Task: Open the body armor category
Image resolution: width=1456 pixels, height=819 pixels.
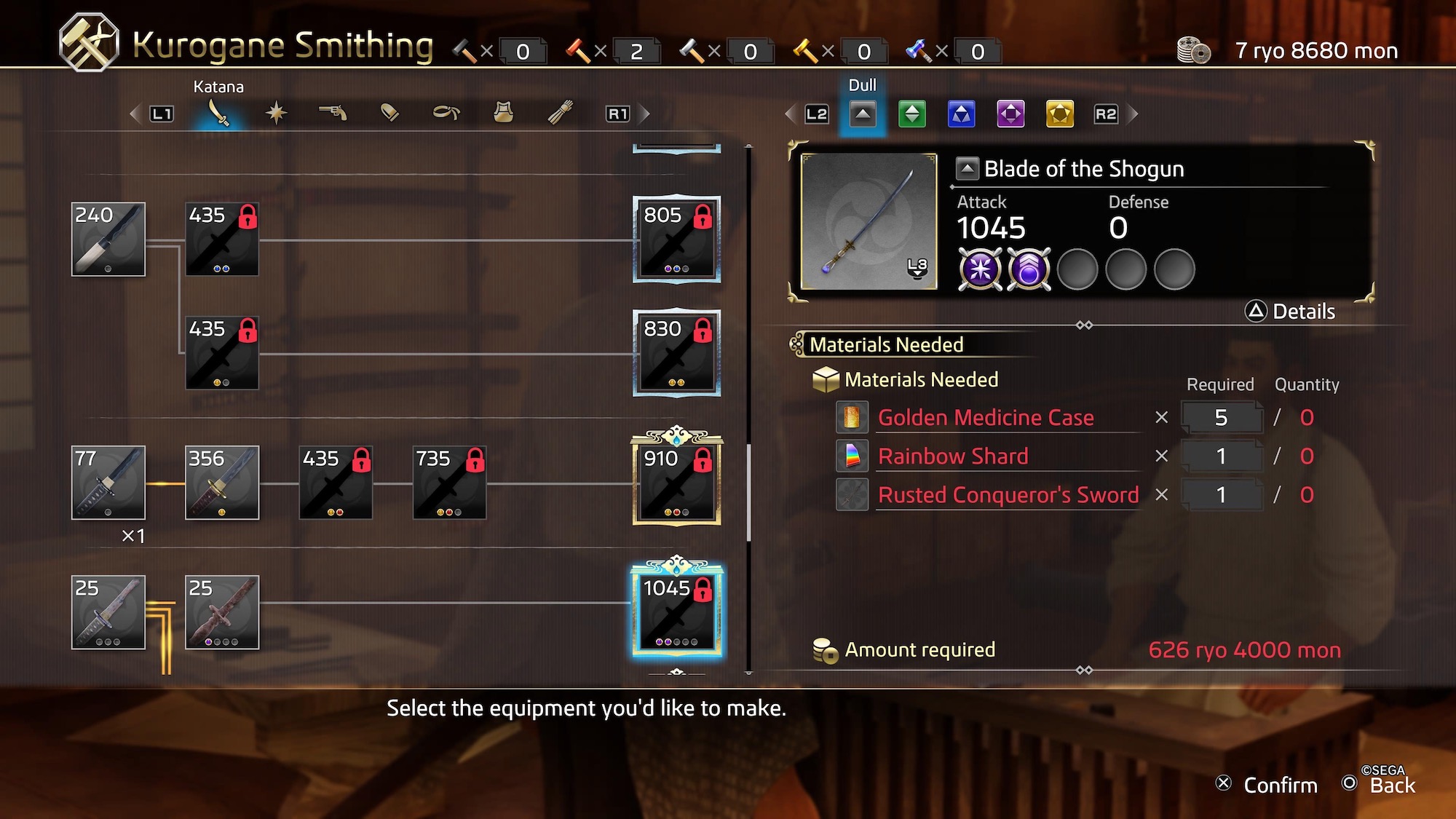Action: tap(502, 113)
